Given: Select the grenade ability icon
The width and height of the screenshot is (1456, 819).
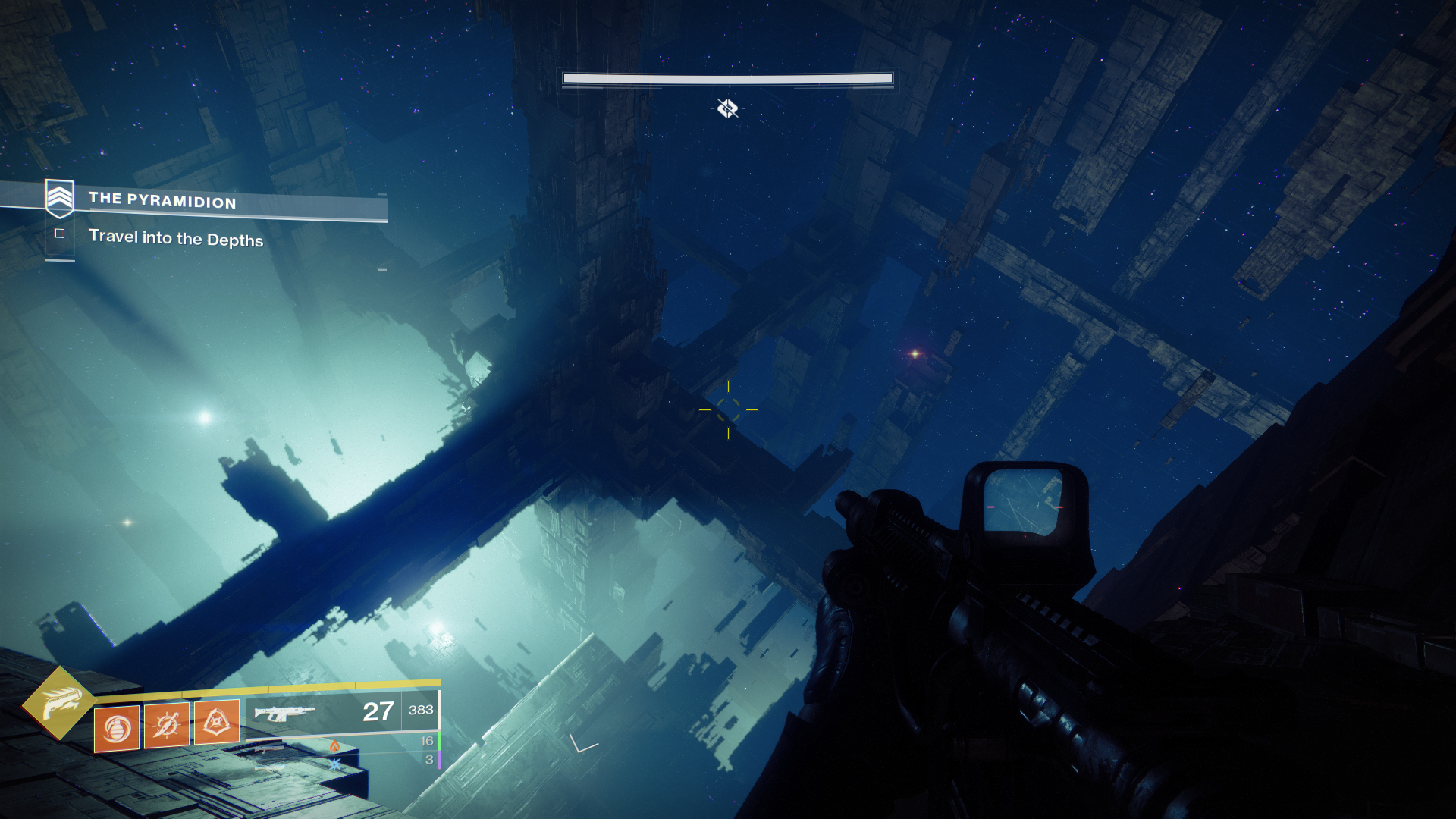Looking at the screenshot, I should (x=116, y=729).
